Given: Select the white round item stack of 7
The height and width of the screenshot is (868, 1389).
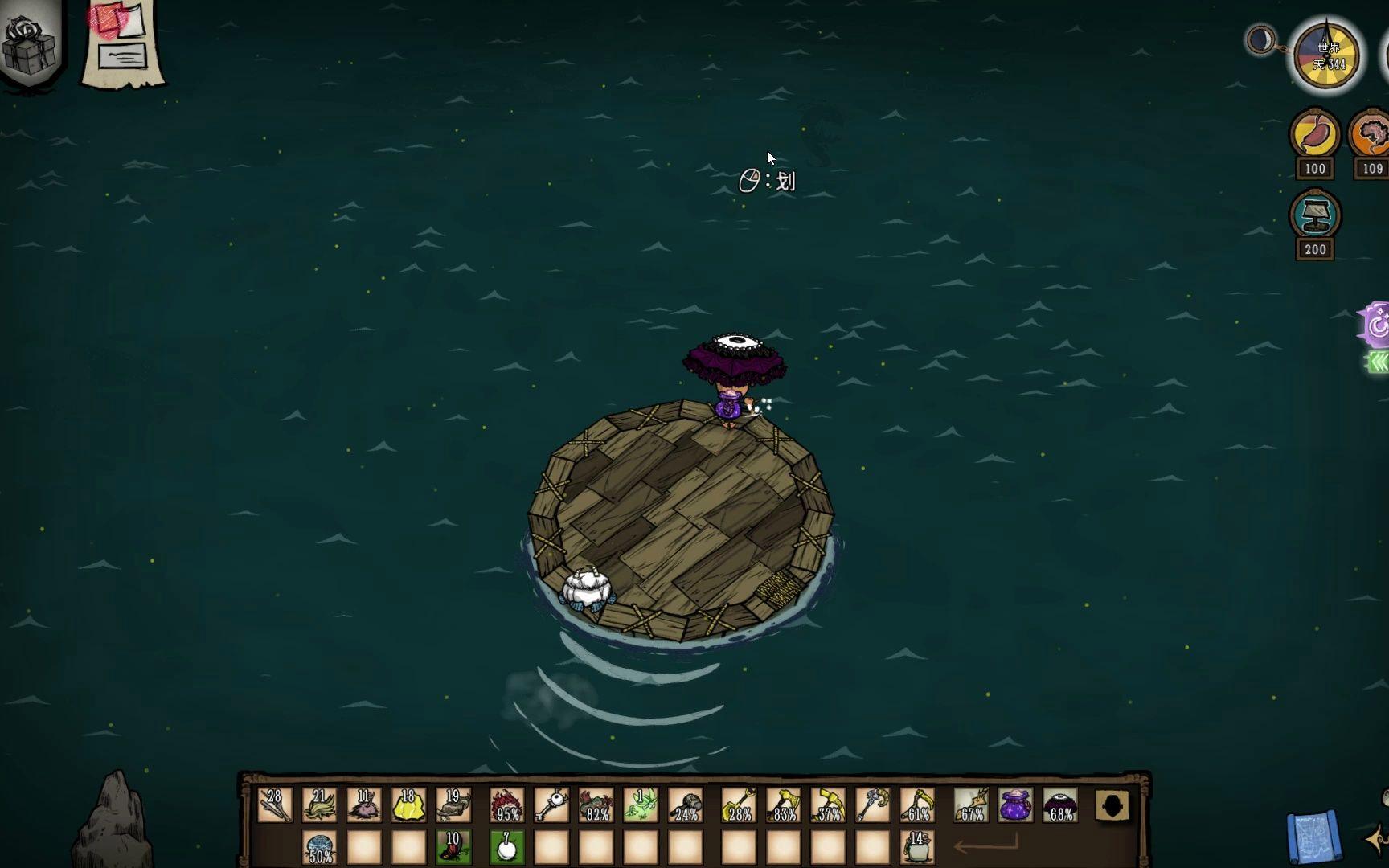Looking at the screenshot, I should click(506, 847).
